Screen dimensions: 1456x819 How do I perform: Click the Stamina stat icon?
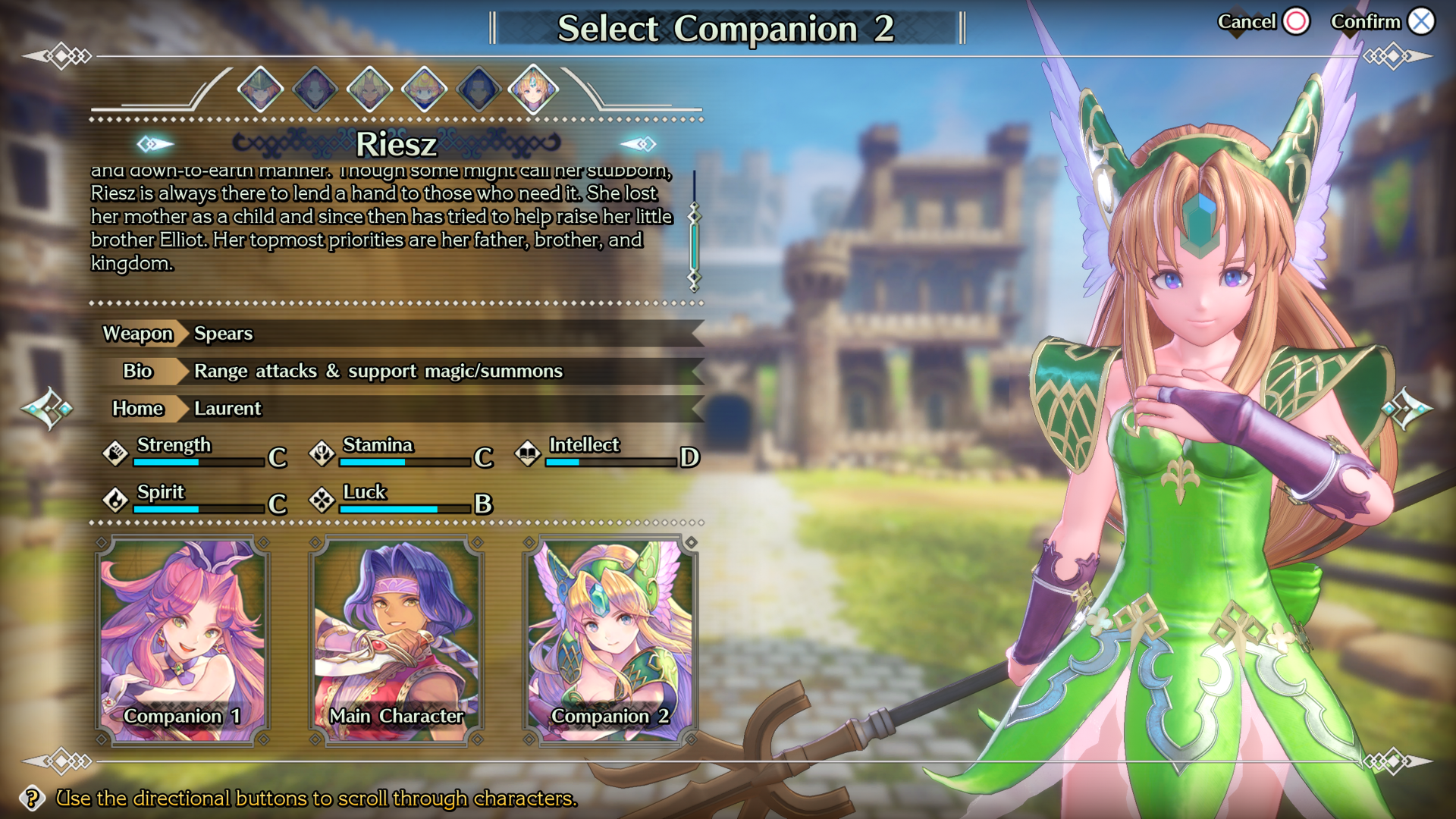[322, 452]
